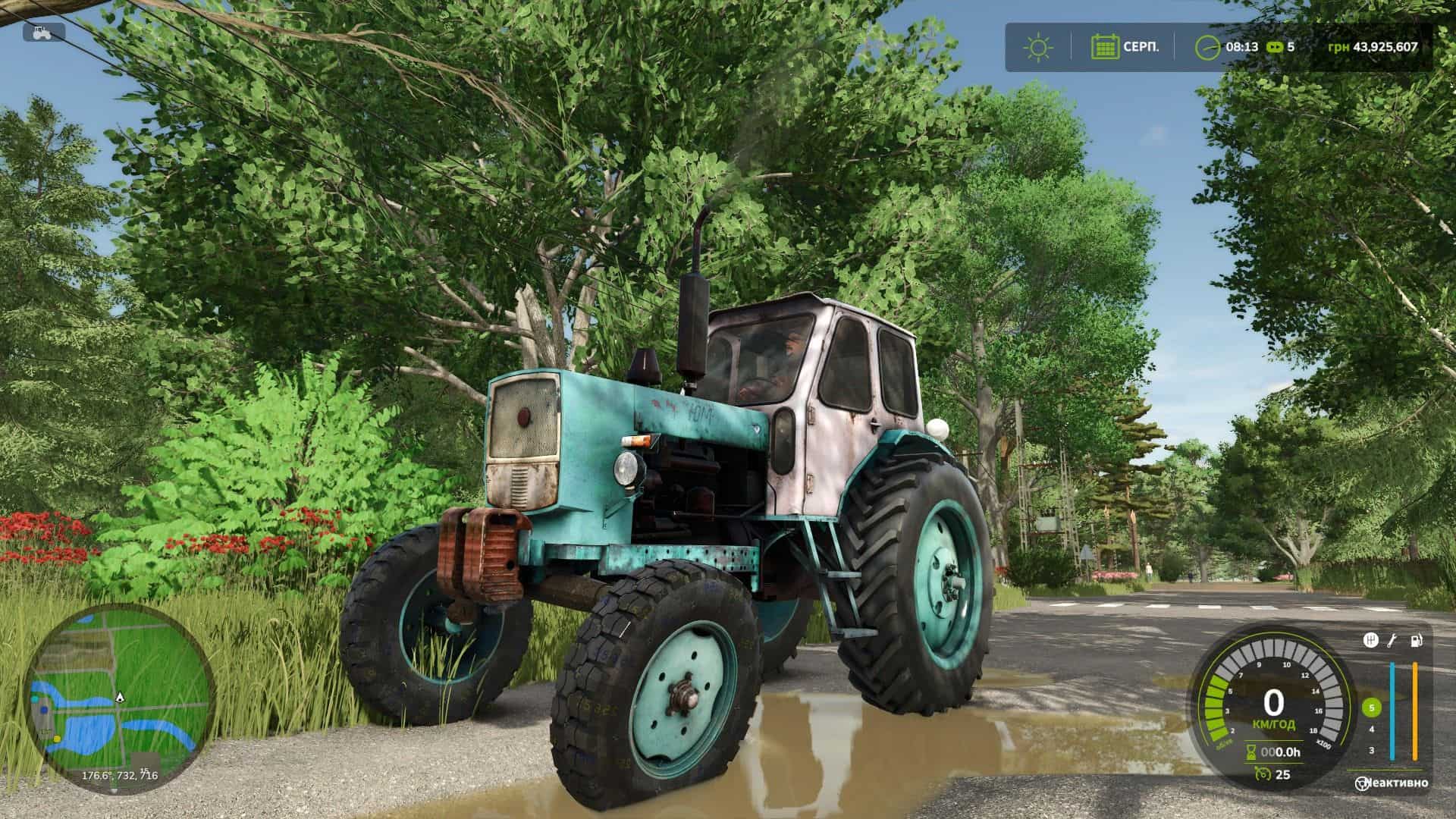Viewport: 1456px width, 819px height.
Task: Click the clock icon next to 08:13
Action: [x=1208, y=47]
